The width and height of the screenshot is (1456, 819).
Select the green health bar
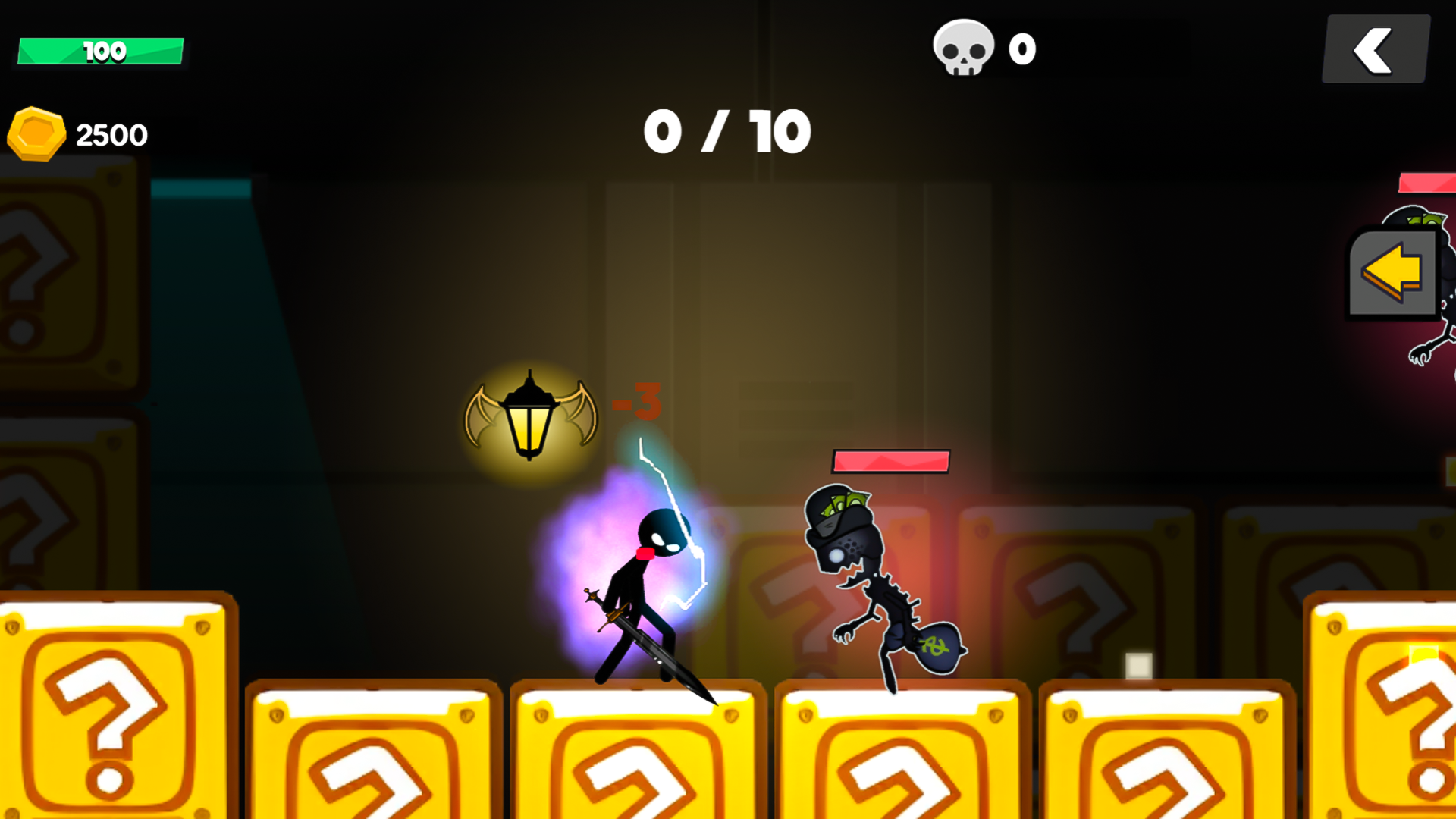(101, 49)
